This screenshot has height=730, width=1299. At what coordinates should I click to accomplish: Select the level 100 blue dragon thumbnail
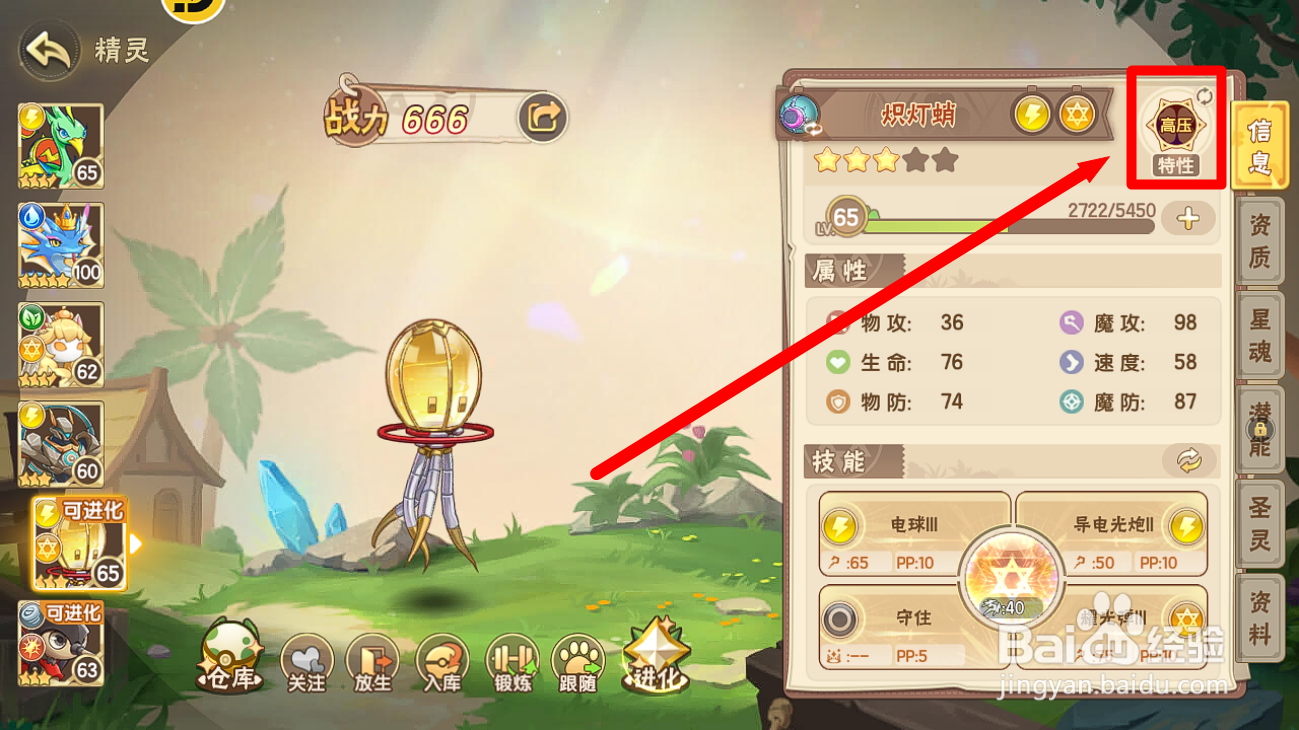(60, 242)
